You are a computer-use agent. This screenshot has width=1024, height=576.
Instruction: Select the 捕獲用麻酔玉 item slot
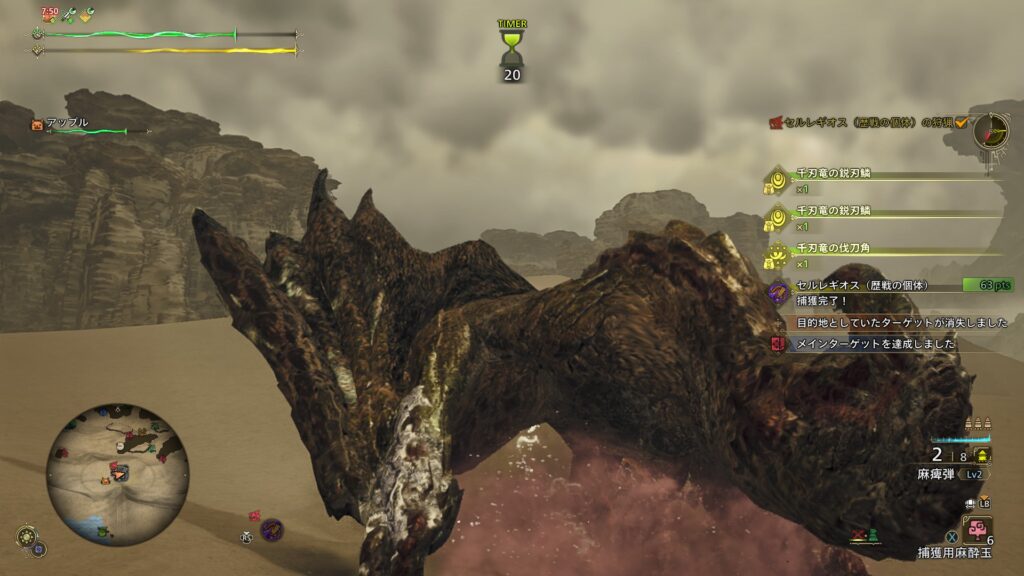pos(977,529)
